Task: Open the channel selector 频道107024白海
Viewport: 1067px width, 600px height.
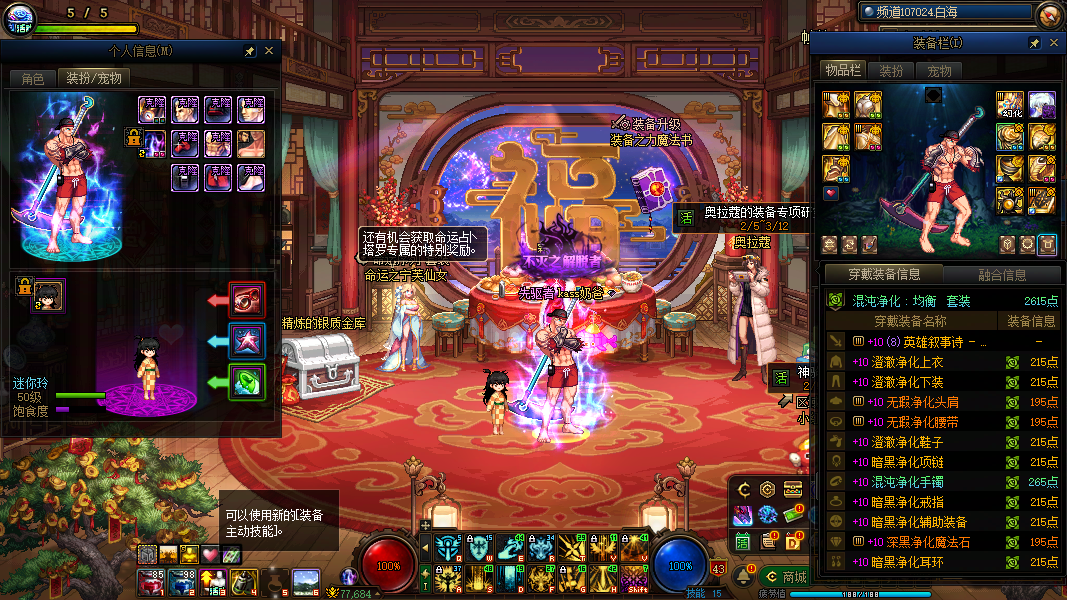Action: coord(945,12)
